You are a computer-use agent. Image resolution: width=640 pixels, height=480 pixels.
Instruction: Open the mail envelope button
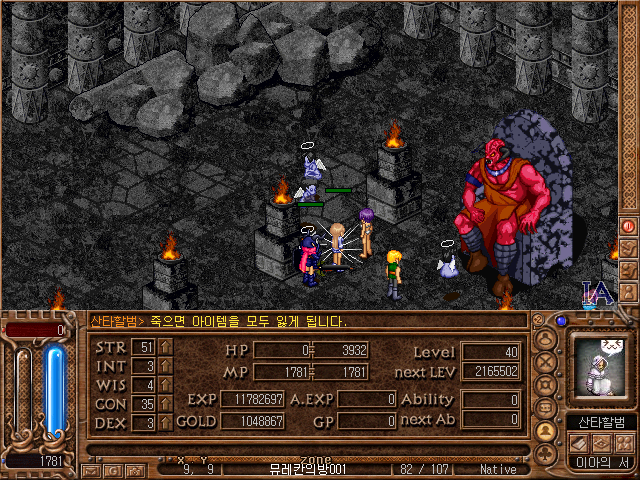pyautogui.click(x=90, y=469)
